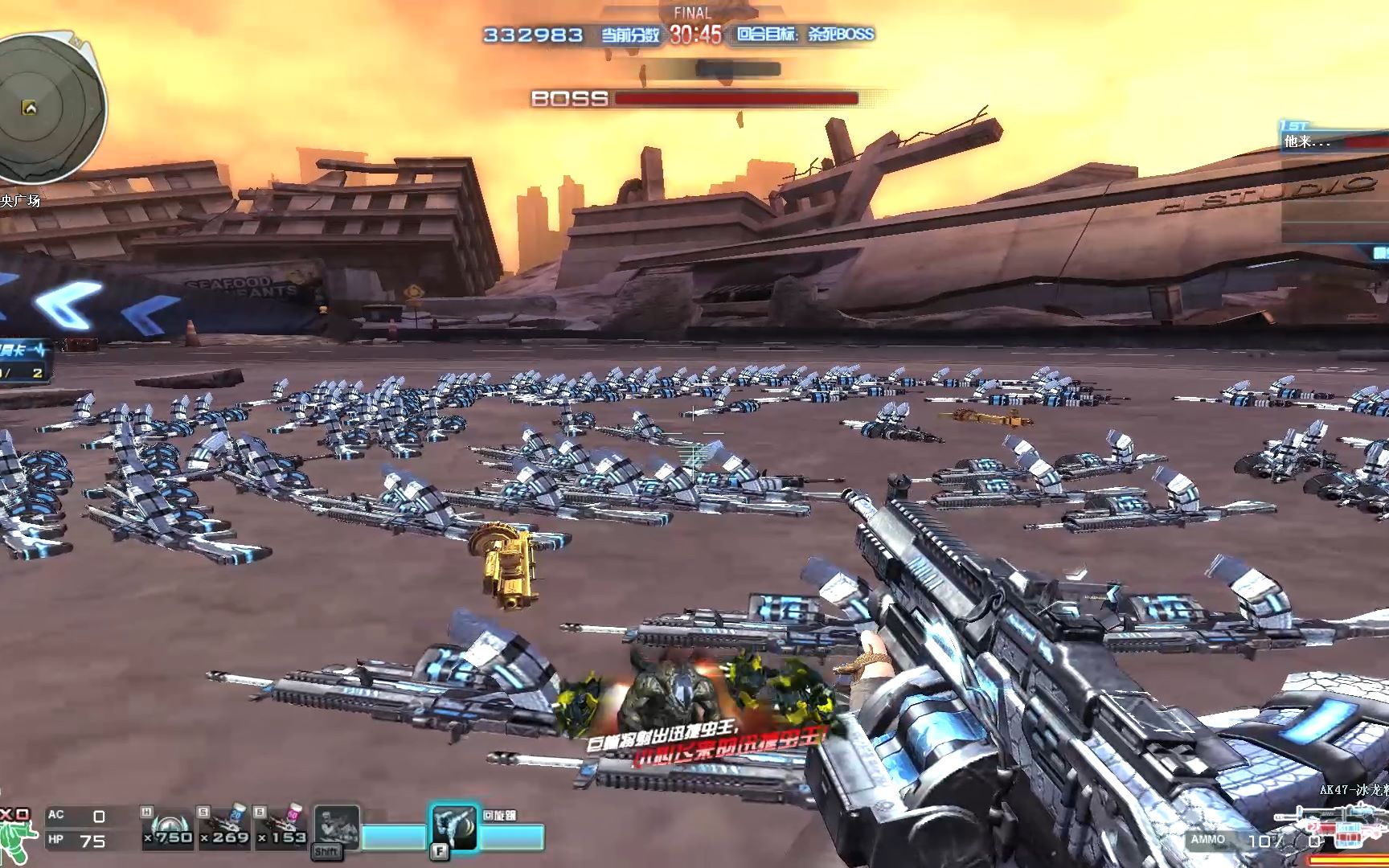
Task: Use the pink ammo canister item x153
Action: (281, 828)
